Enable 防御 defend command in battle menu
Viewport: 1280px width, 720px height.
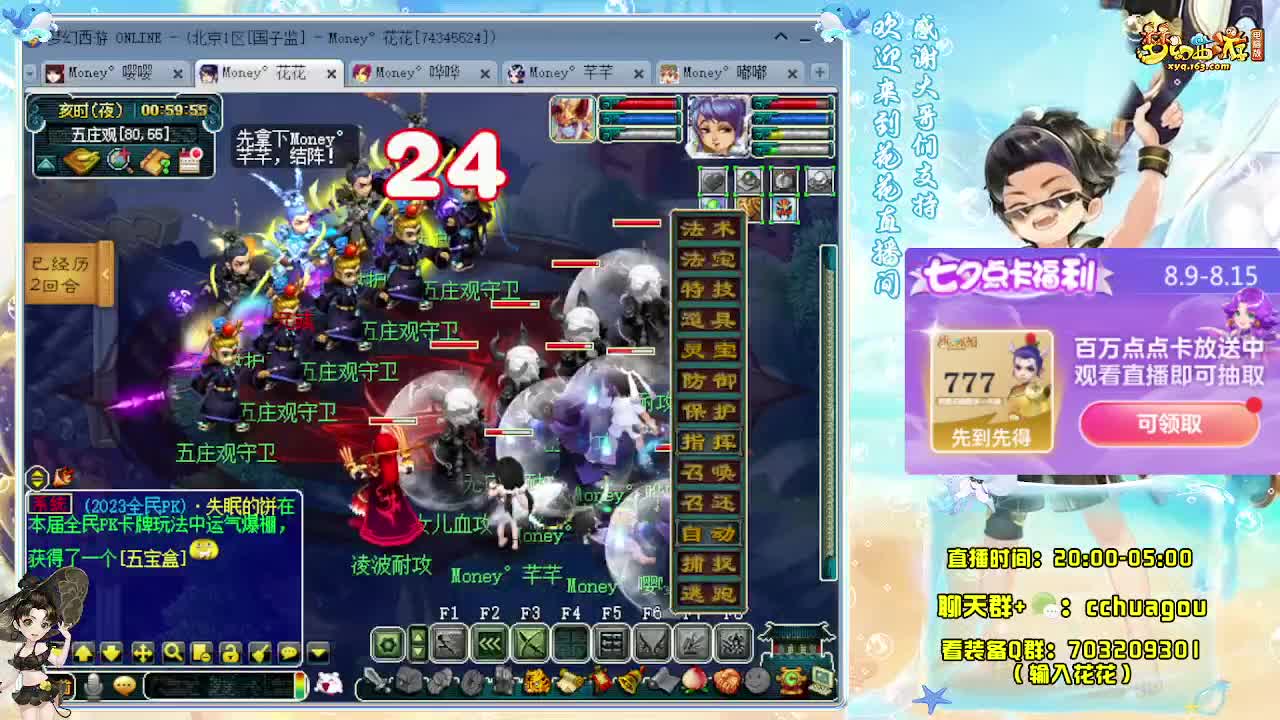pyautogui.click(x=707, y=381)
